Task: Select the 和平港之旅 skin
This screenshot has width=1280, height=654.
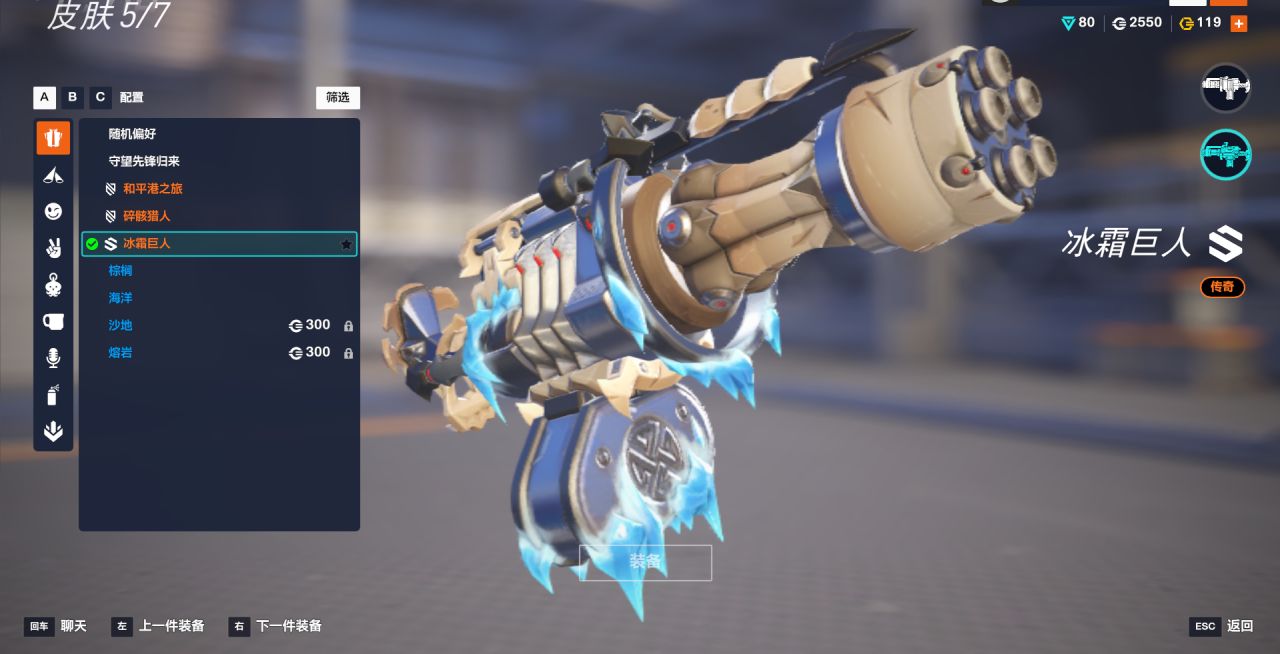Action: coord(152,188)
